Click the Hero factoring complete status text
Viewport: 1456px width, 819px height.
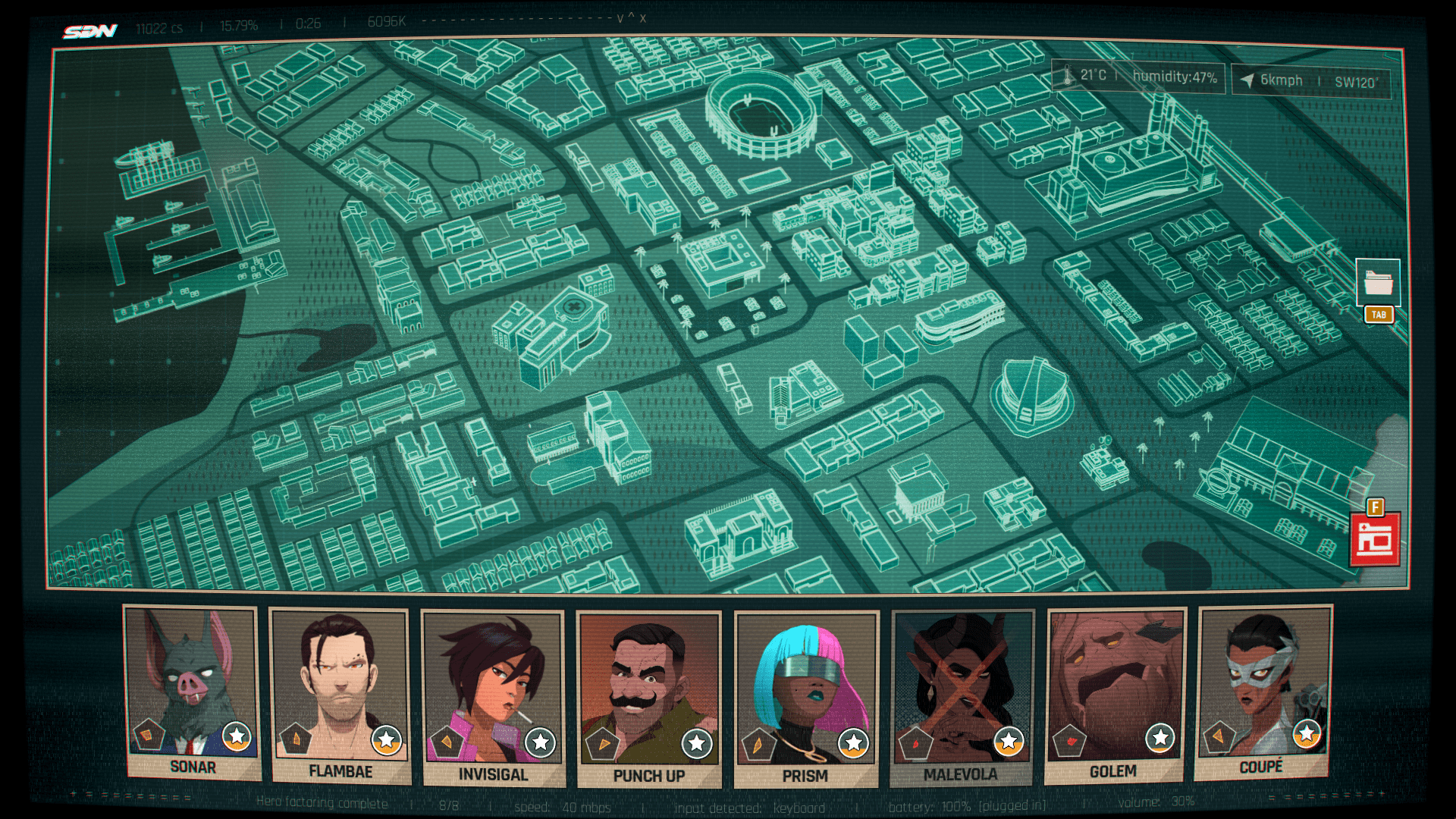pos(322,802)
